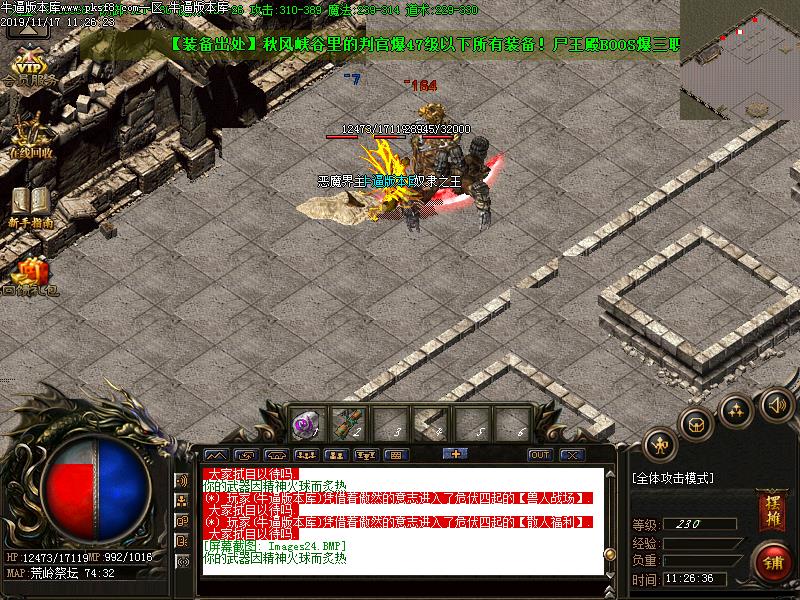Click the OUT button above the chat
Screen dimensions: 800x600
(x=540, y=455)
